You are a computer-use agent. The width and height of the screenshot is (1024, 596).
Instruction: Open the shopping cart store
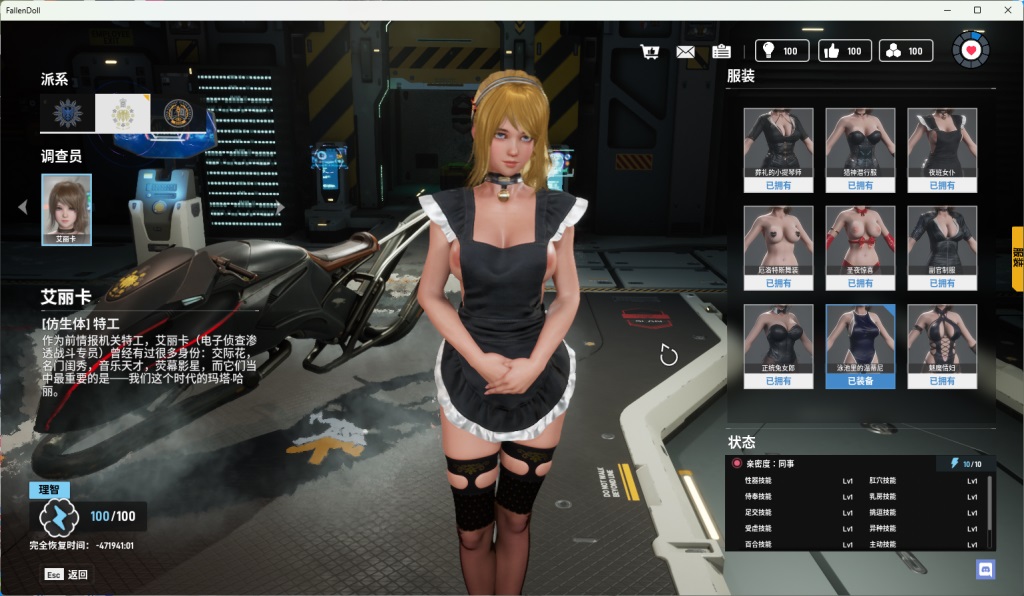pyautogui.click(x=651, y=51)
